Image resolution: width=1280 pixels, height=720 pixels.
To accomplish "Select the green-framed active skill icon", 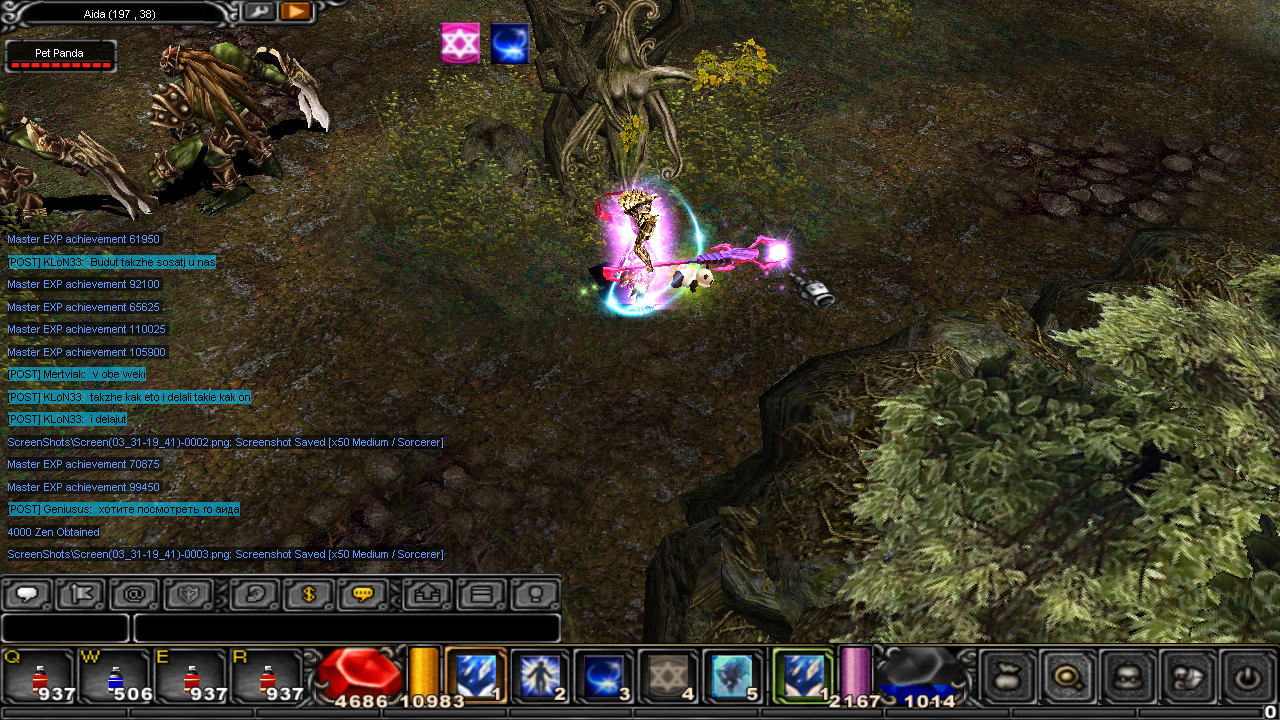I will [802, 675].
